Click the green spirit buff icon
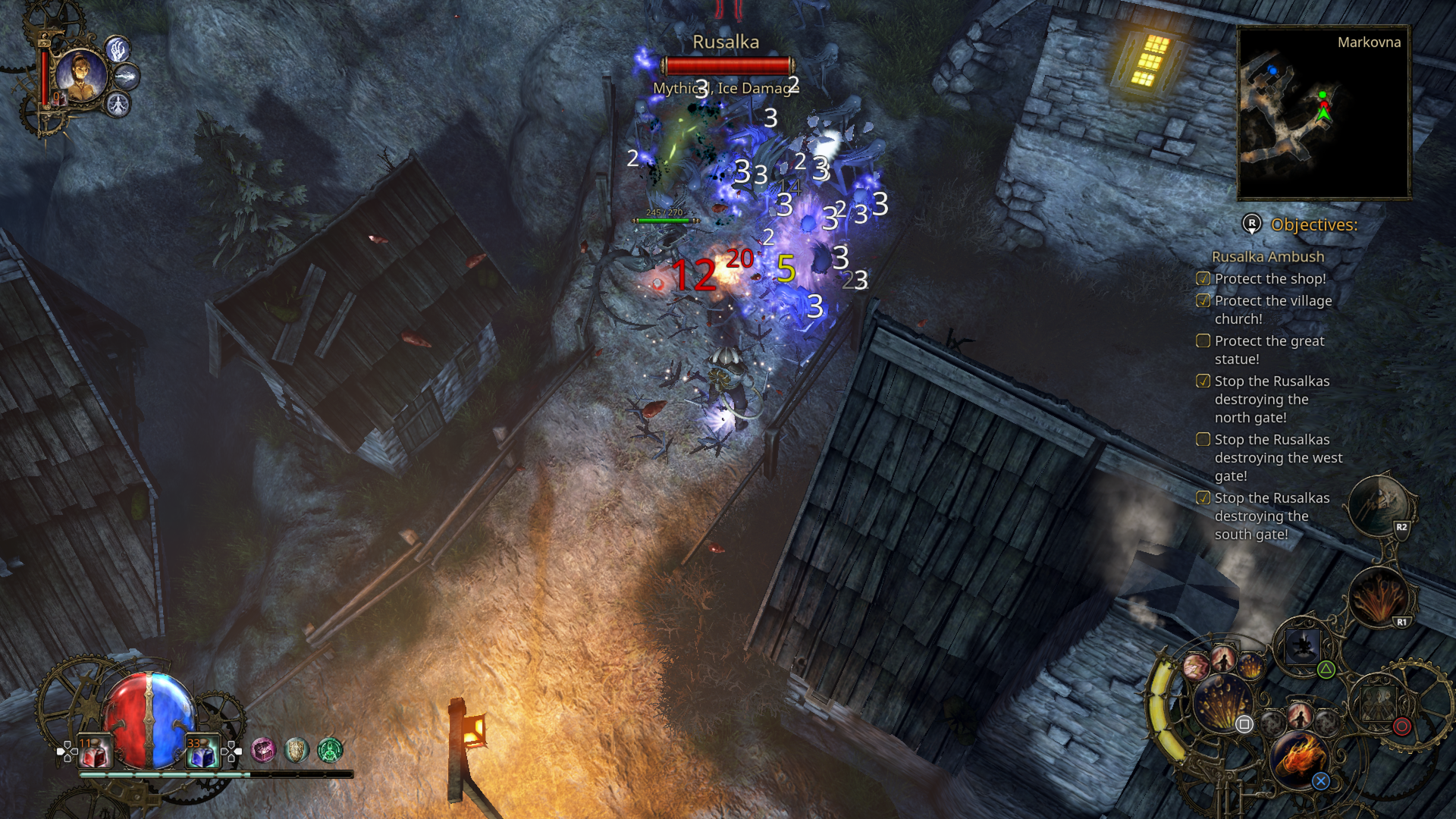 329,750
